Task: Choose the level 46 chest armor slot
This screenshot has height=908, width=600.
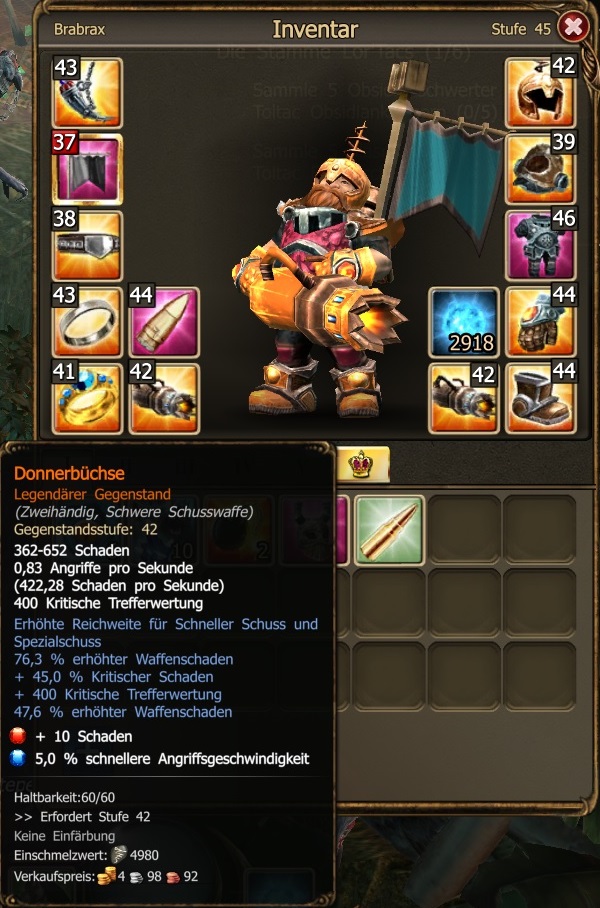Action: pos(541,245)
